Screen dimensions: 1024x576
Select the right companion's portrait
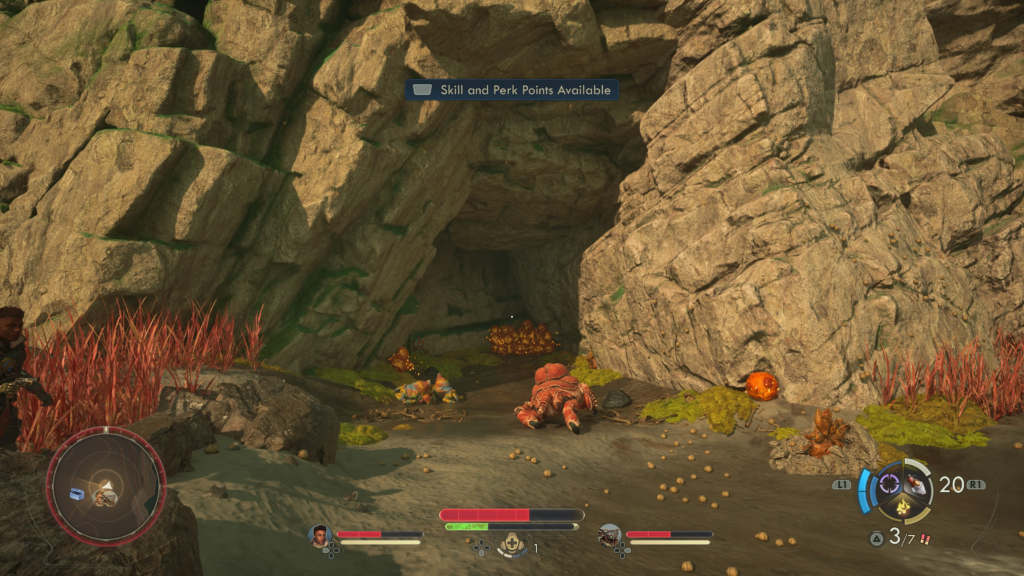click(608, 535)
